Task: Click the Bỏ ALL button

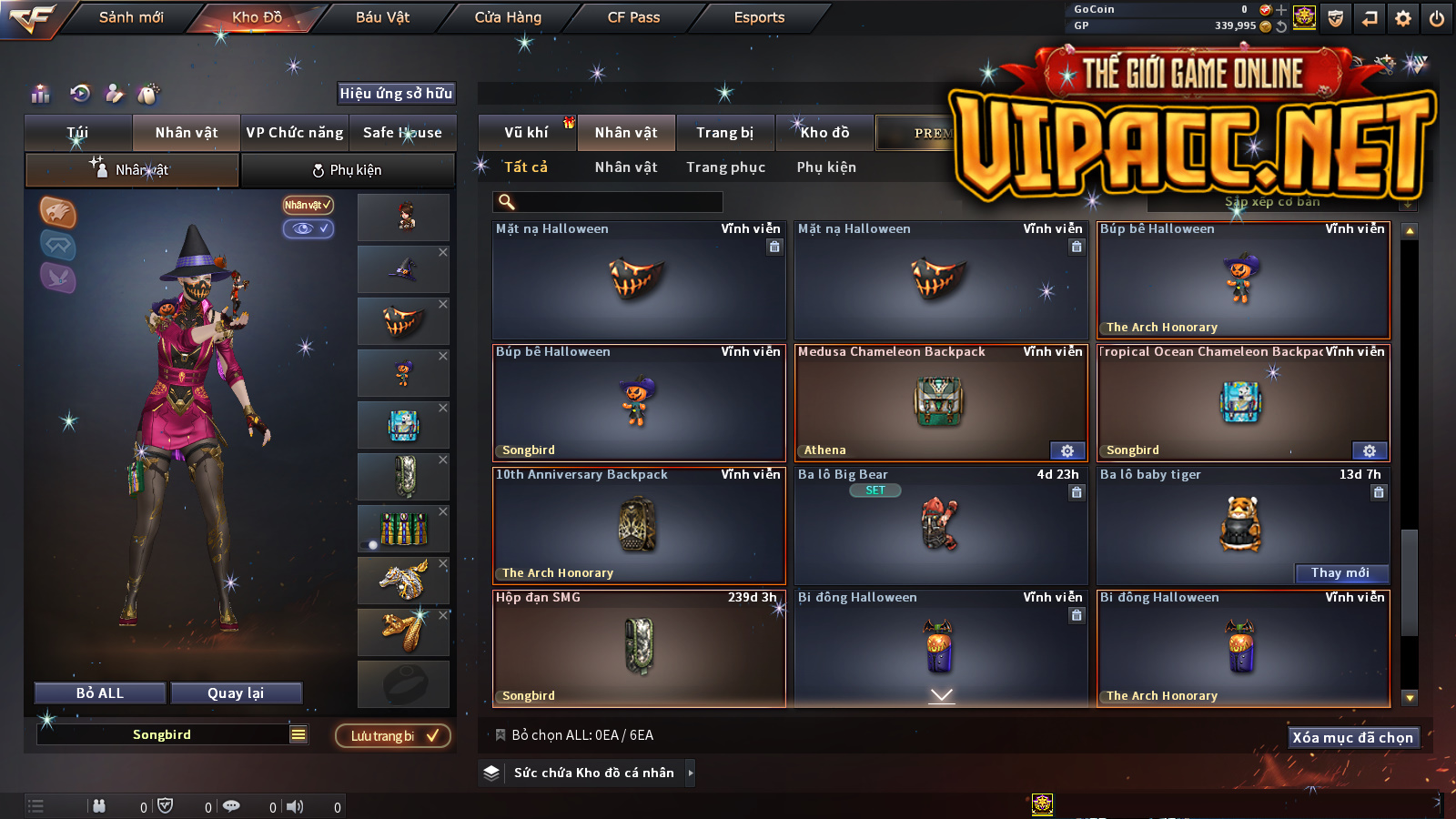Action: click(x=100, y=693)
